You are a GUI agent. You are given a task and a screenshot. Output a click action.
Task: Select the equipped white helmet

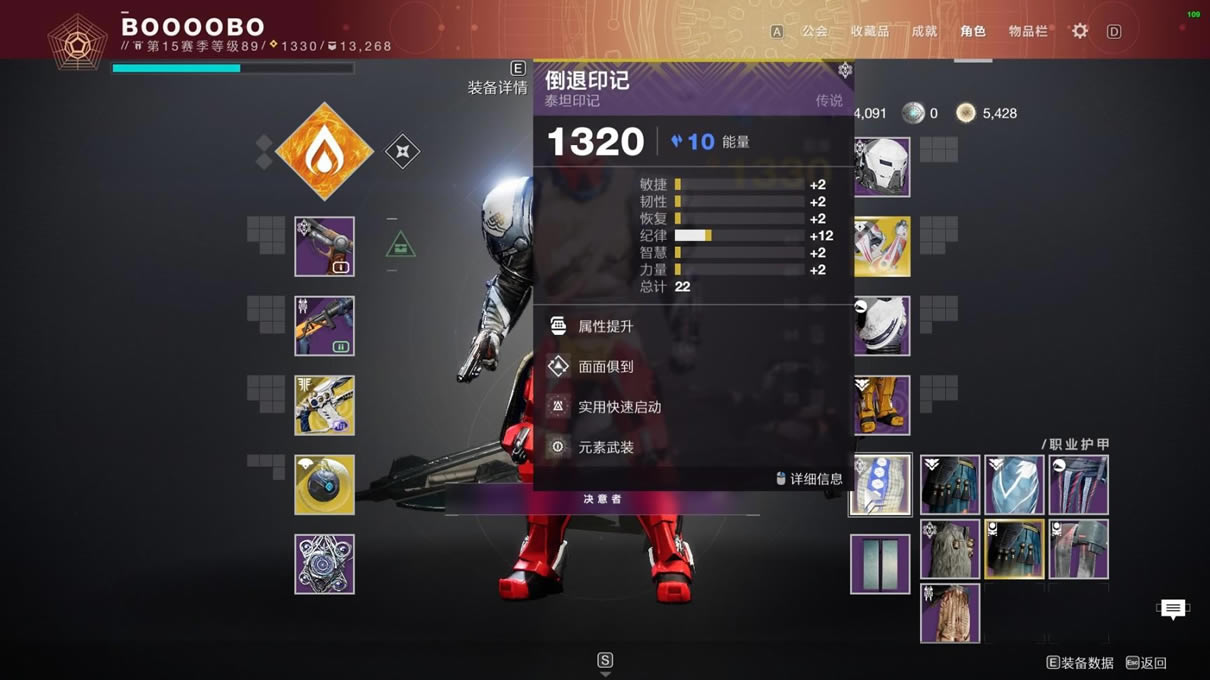tap(882, 167)
